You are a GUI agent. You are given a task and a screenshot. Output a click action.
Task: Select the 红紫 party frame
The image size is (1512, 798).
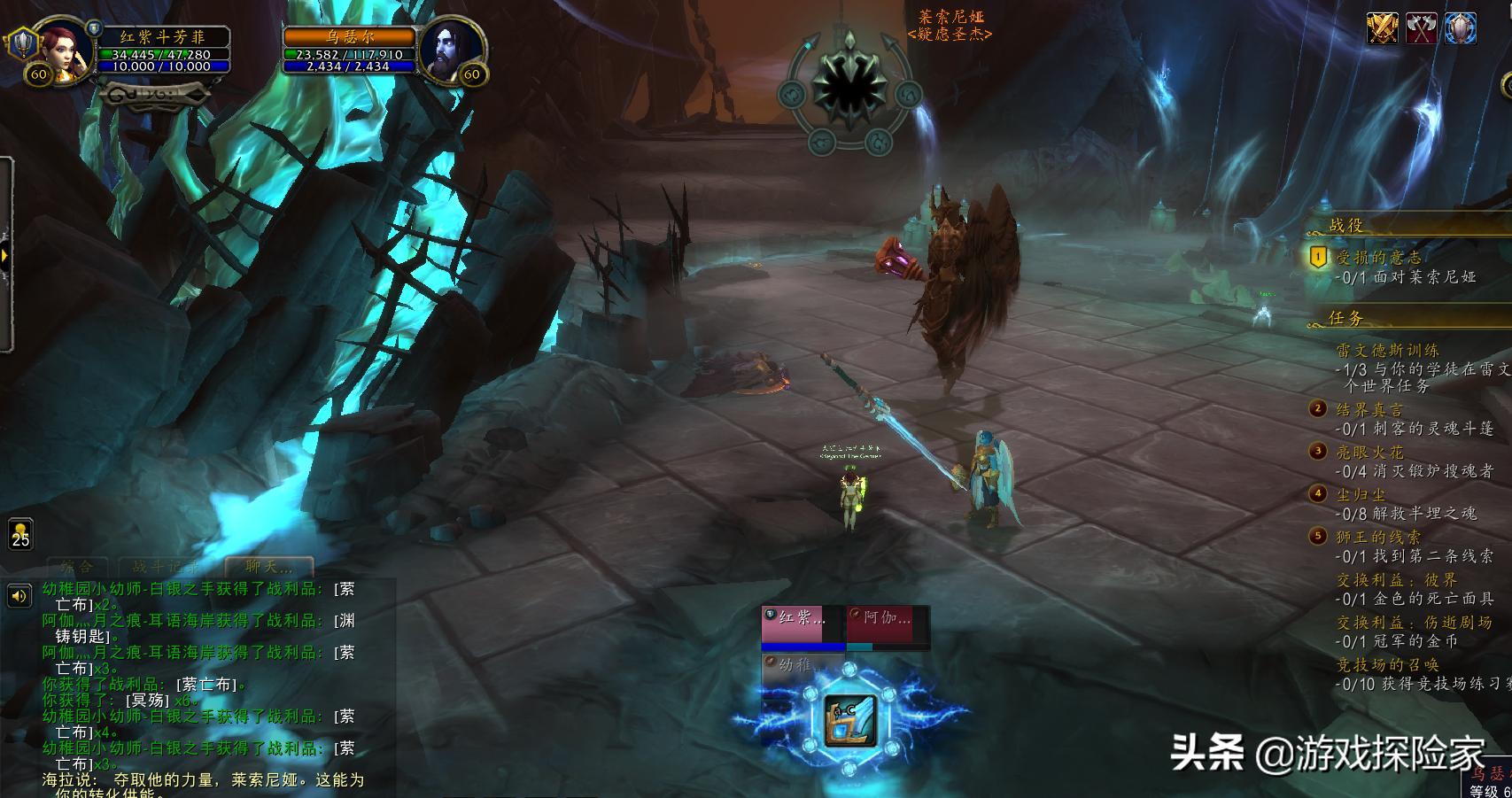pyautogui.click(x=802, y=624)
